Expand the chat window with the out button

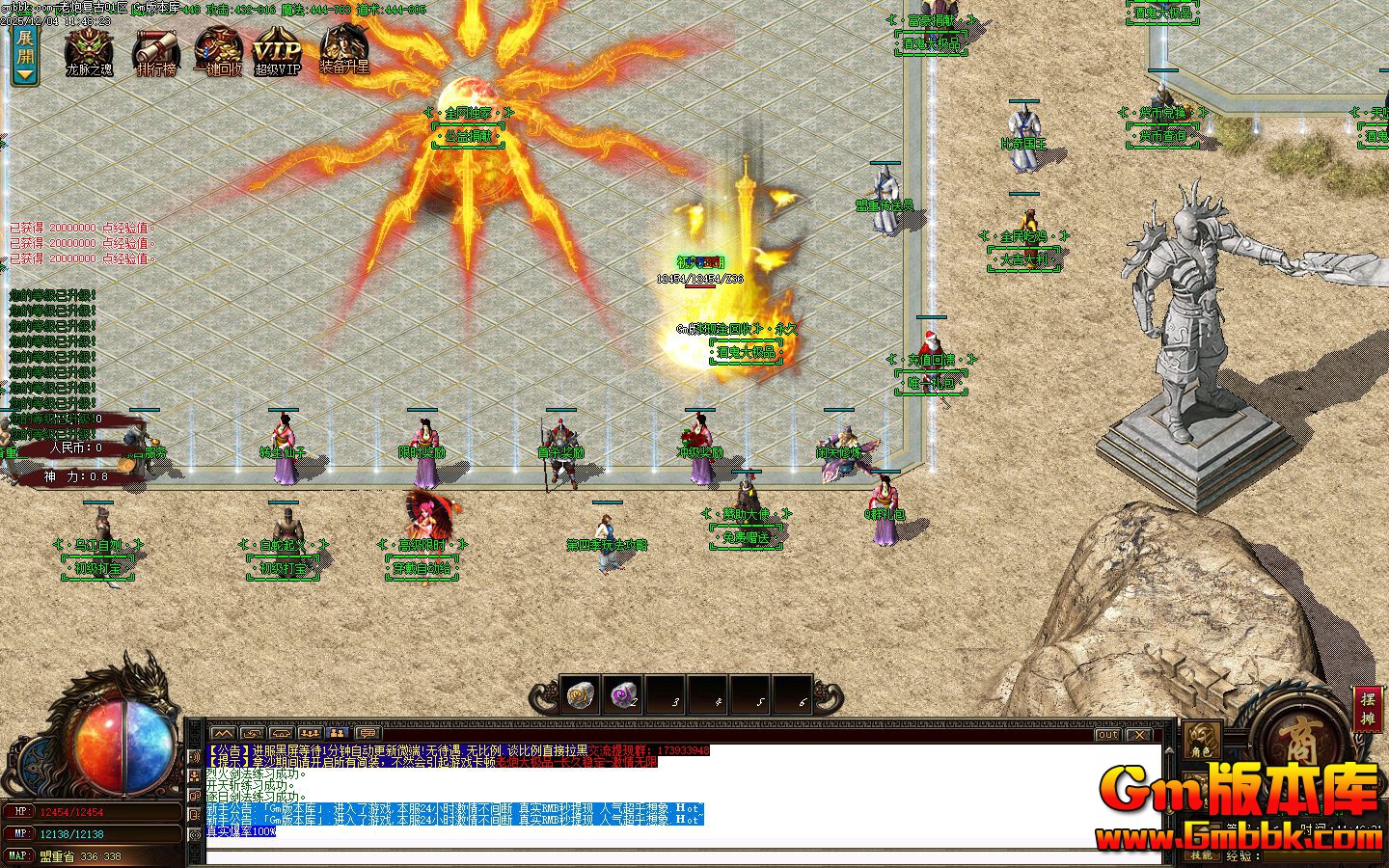[x=1107, y=735]
